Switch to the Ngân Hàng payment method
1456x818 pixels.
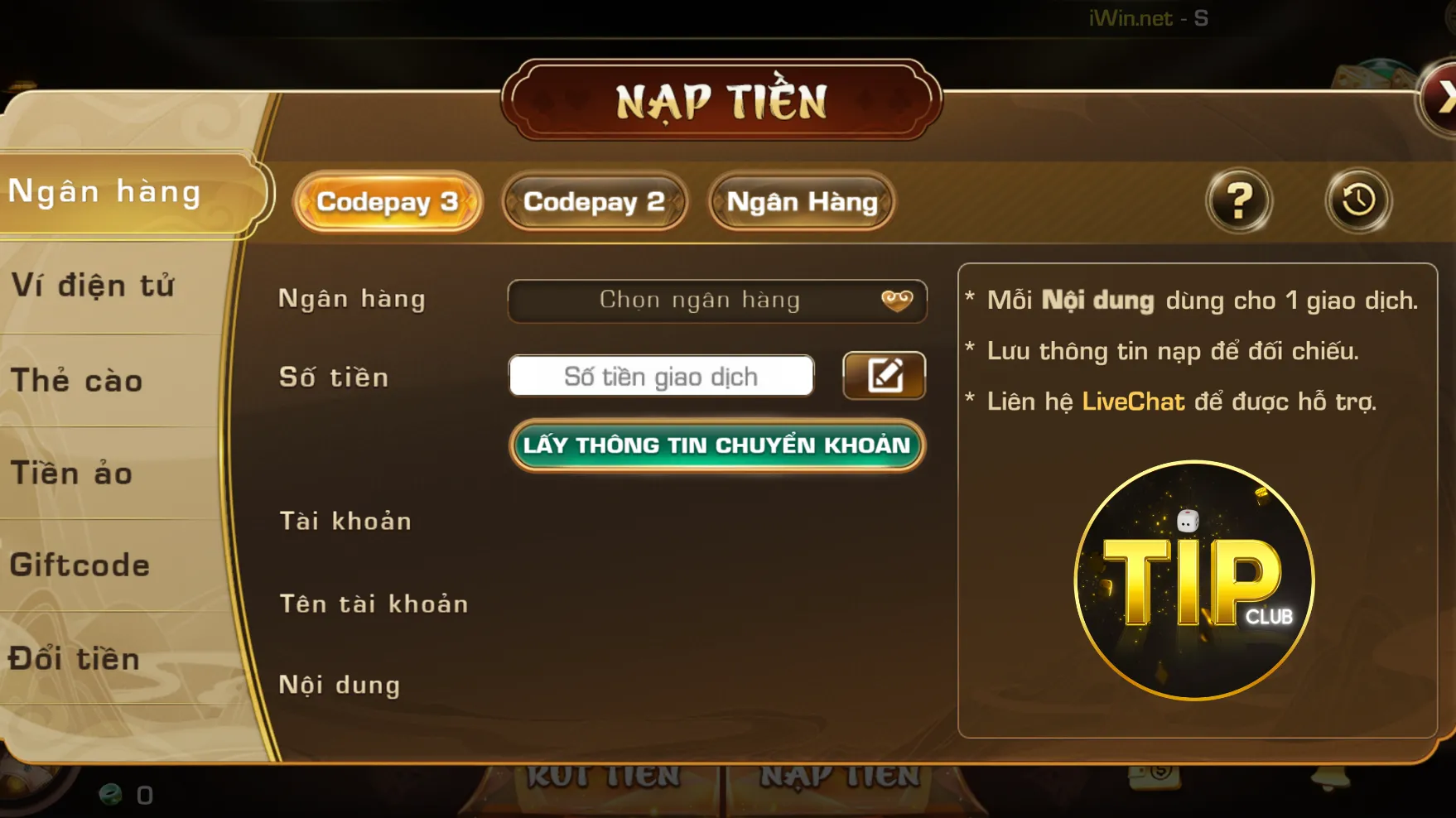tap(800, 201)
